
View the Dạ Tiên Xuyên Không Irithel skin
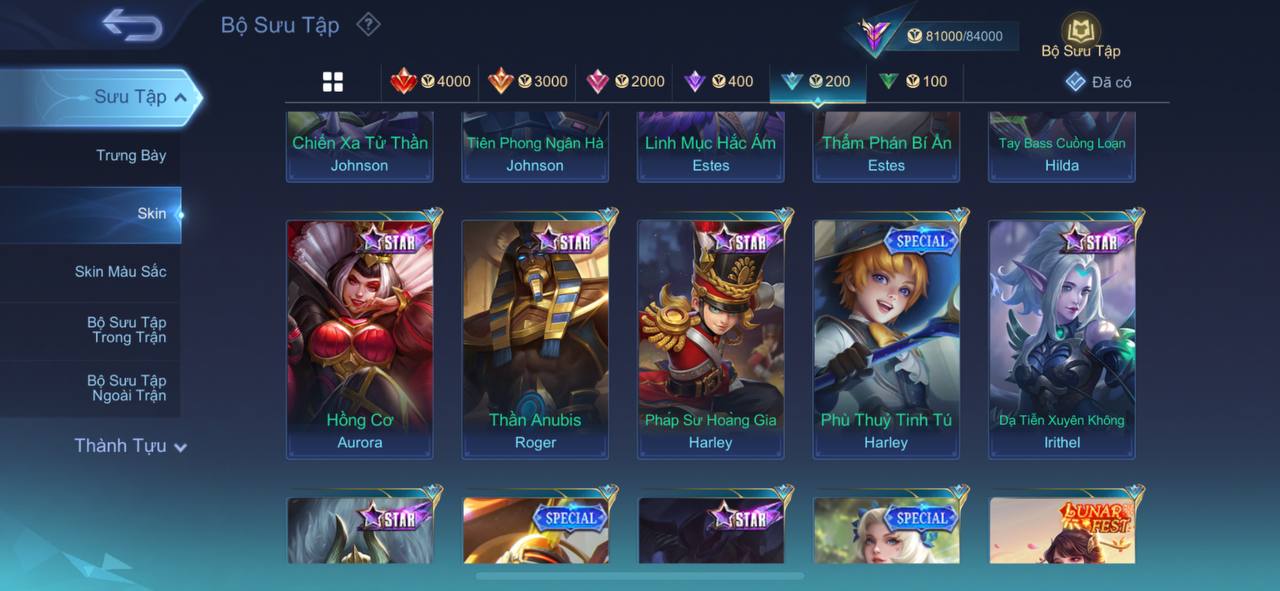1062,339
